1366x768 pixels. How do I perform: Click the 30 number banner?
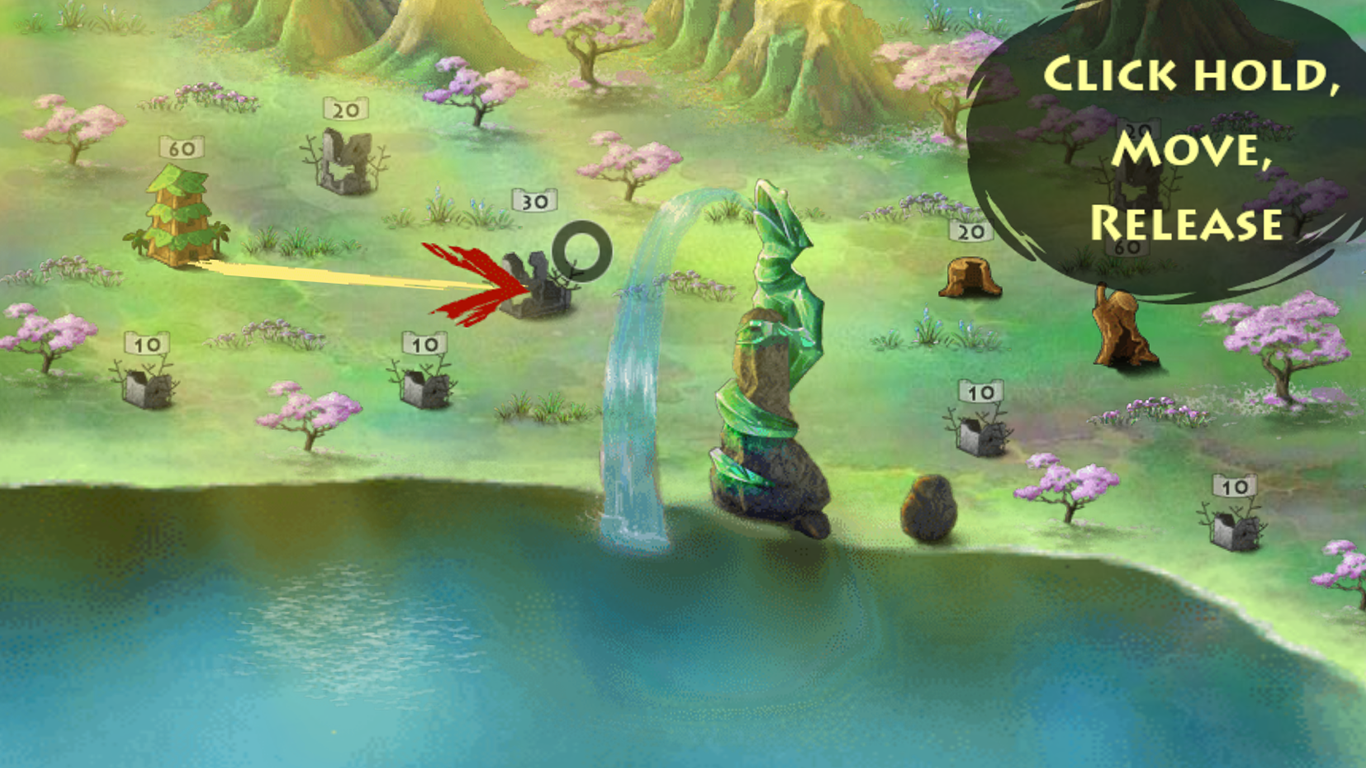[x=533, y=201]
